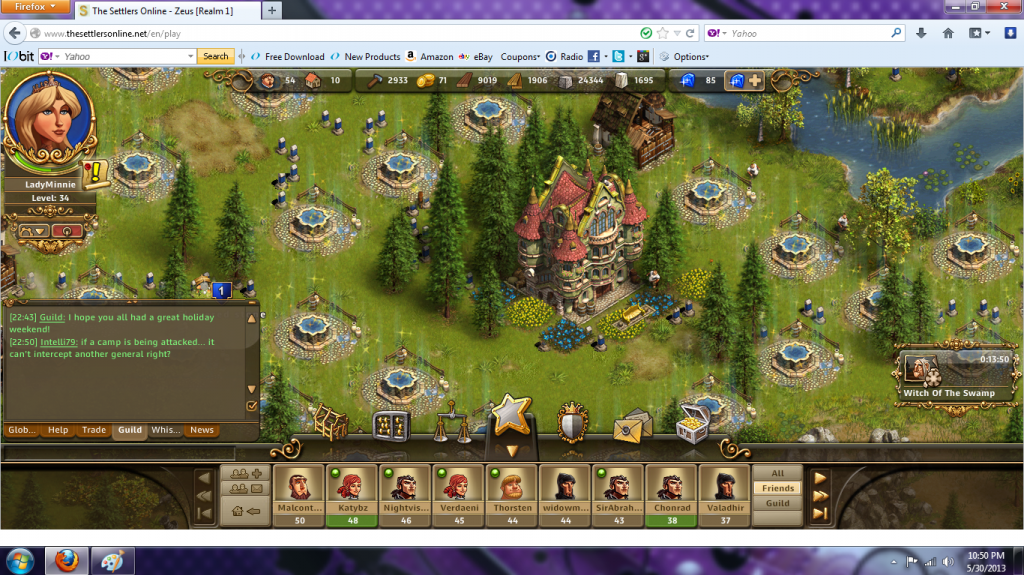Reload the page in Firefox
1024x575 pixels.
[x=690, y=34]
